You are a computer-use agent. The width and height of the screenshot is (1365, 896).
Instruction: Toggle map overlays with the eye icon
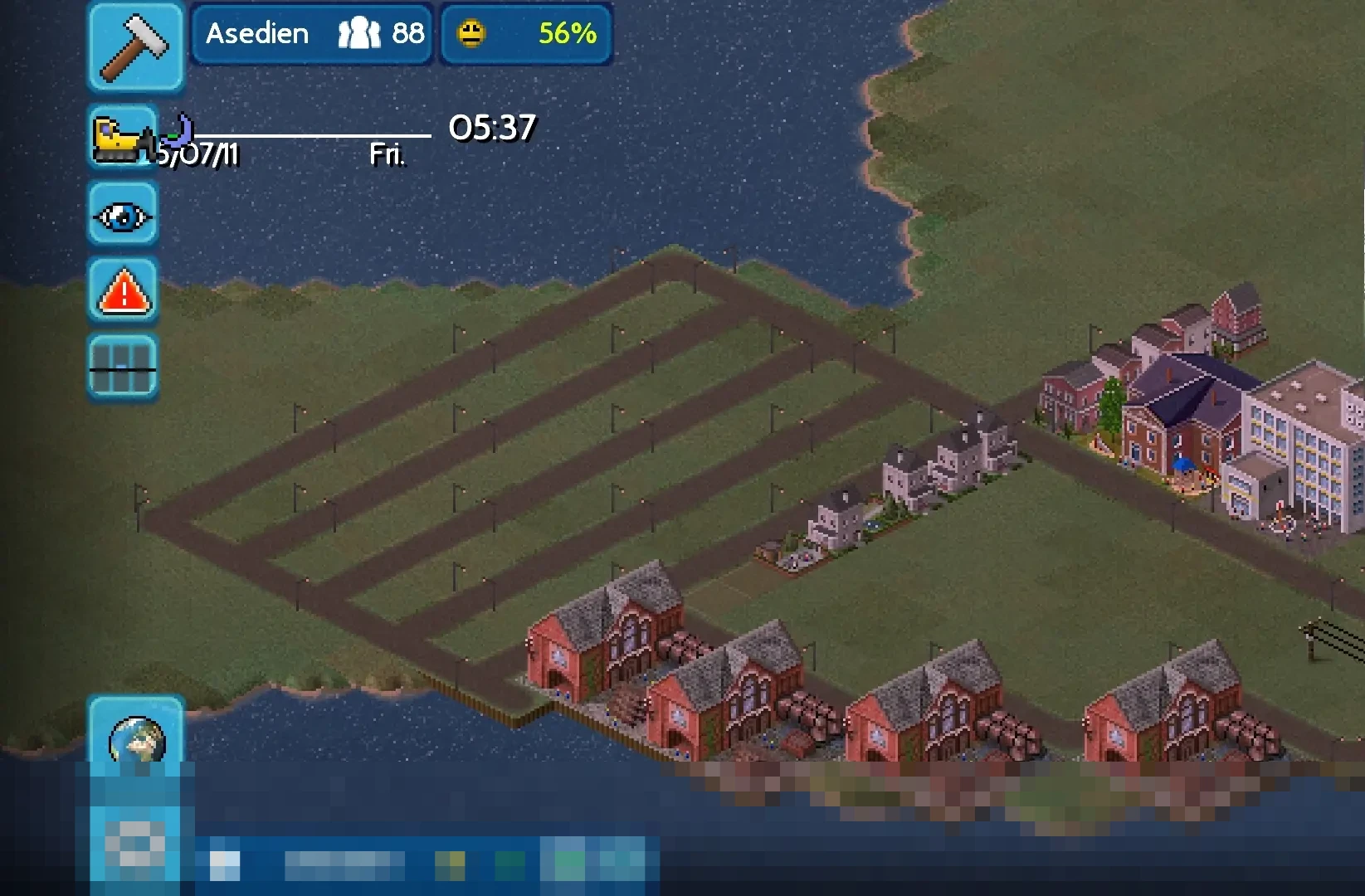coord(123,216)
